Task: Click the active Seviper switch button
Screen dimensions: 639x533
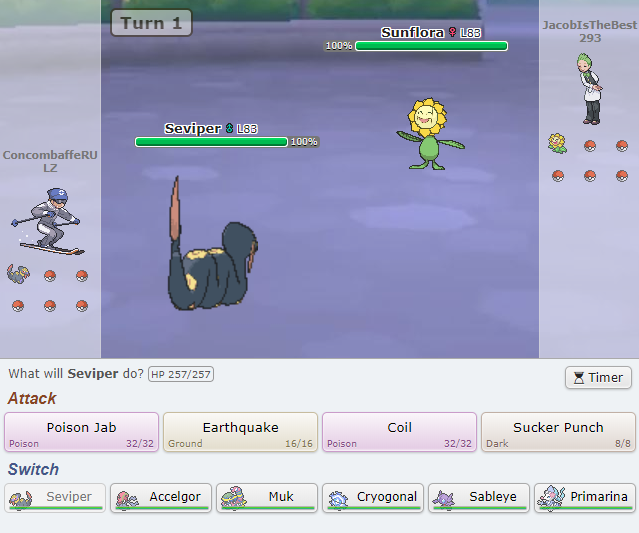Action: (x=54, y=497)
